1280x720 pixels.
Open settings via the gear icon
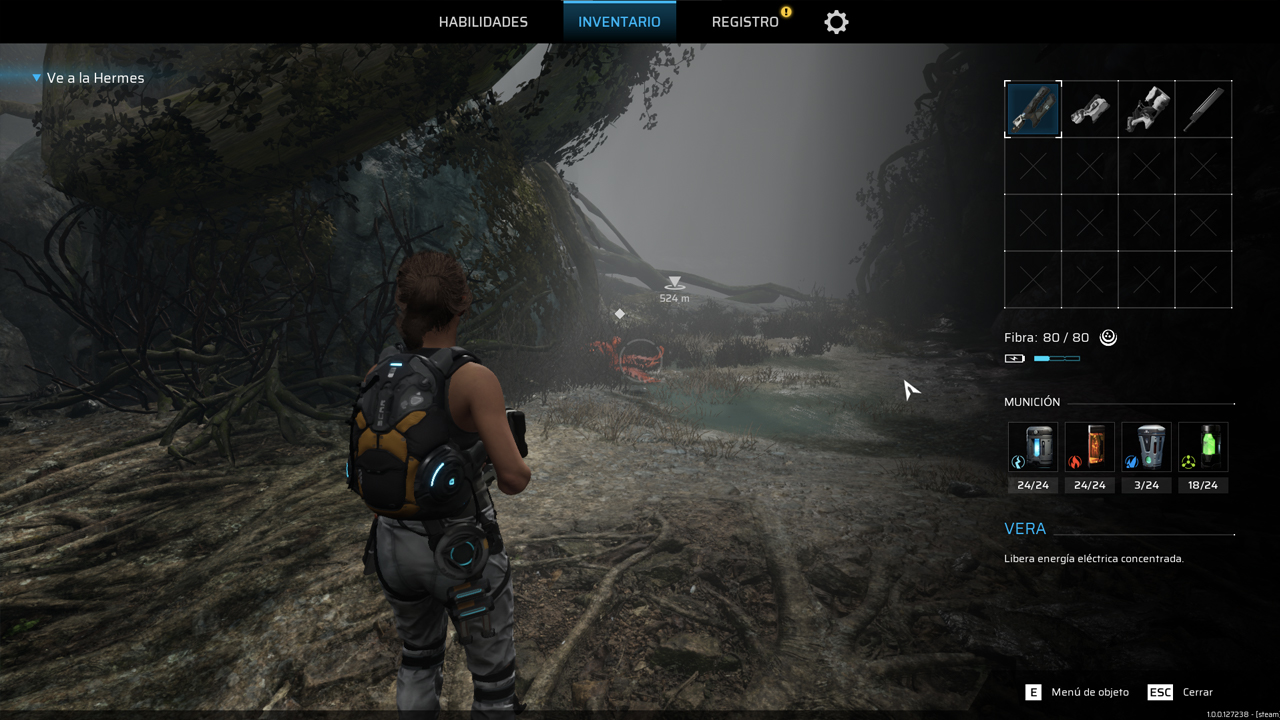click(836, 22)
